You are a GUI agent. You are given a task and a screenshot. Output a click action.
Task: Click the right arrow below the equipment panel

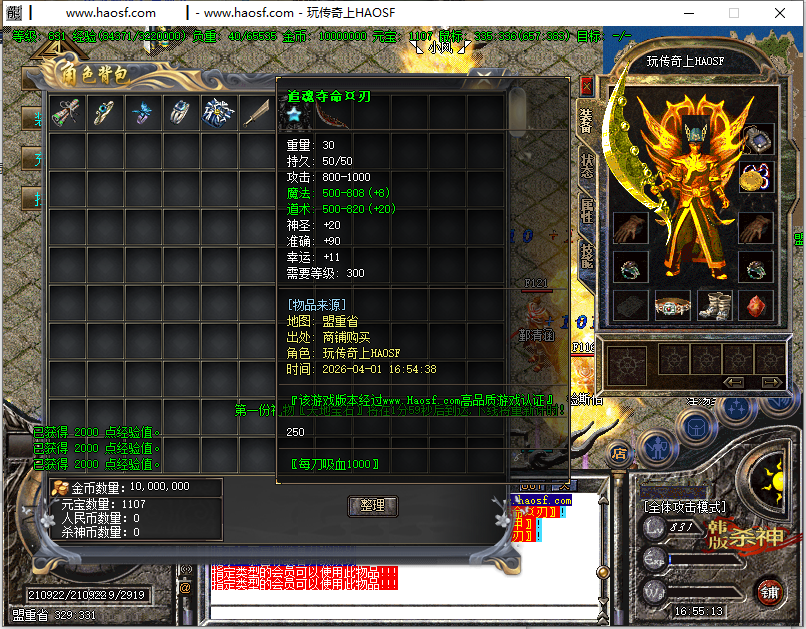pos(773,382)
